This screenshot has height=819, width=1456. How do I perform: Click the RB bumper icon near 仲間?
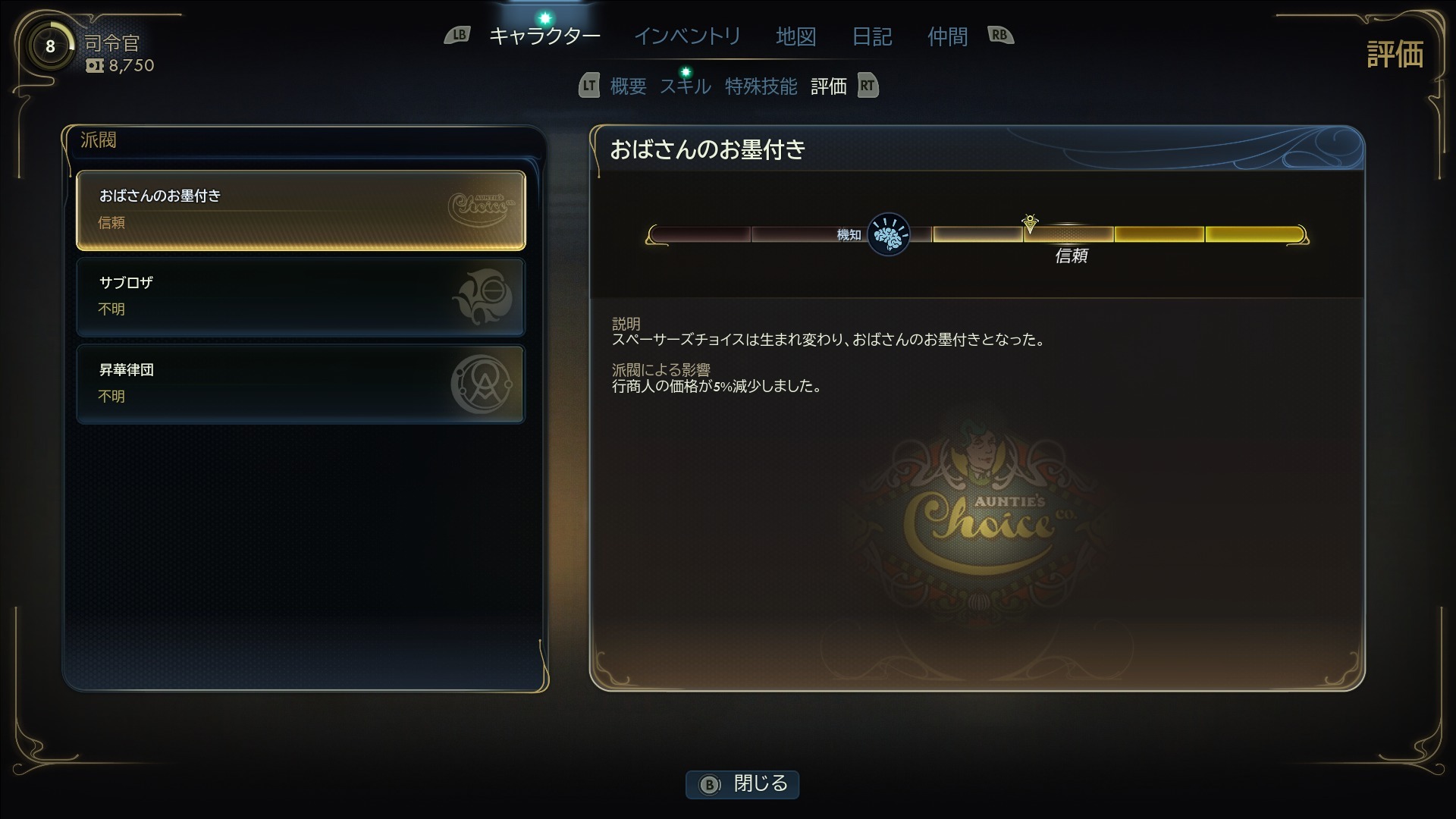(x=999, y=35)
